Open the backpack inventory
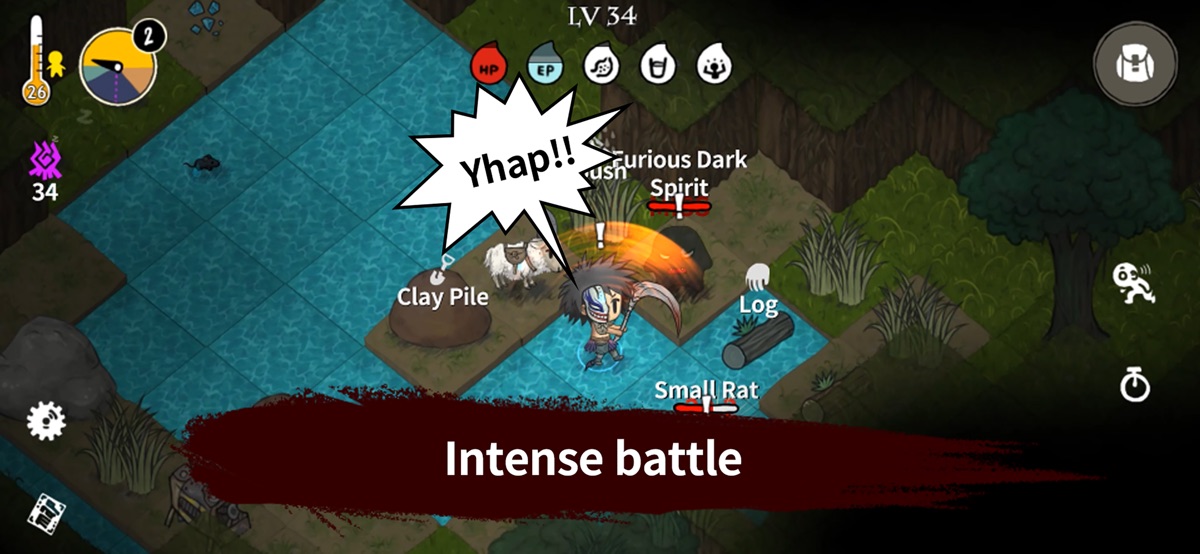This screenshot has height=554, width=1200. 1135,65
